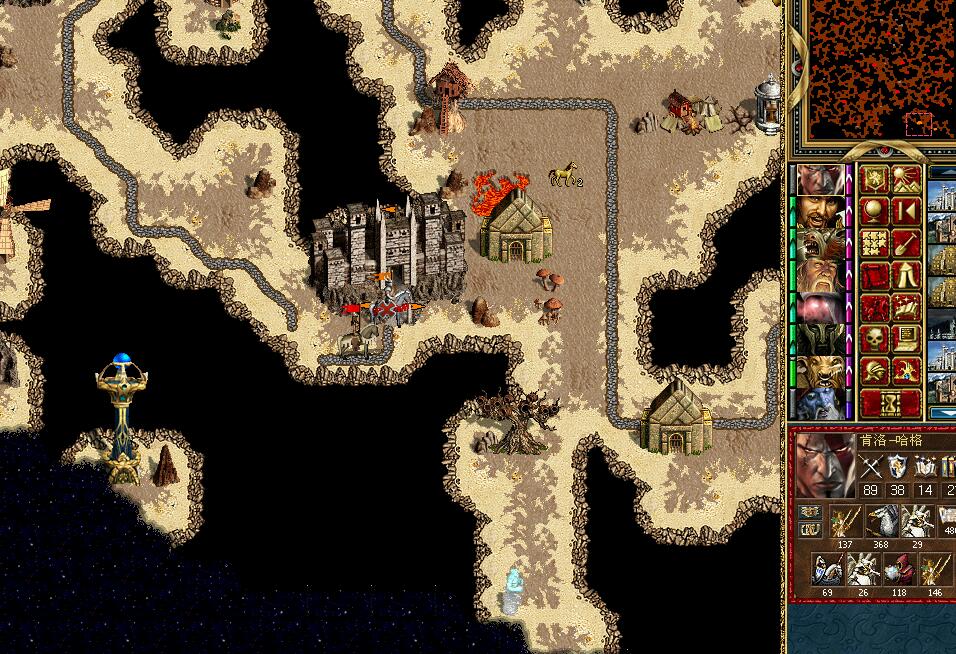Viewport: 956px width, 654px height.
Task: Click the skip-back arrow button
Action: click(x=906, y=212)
